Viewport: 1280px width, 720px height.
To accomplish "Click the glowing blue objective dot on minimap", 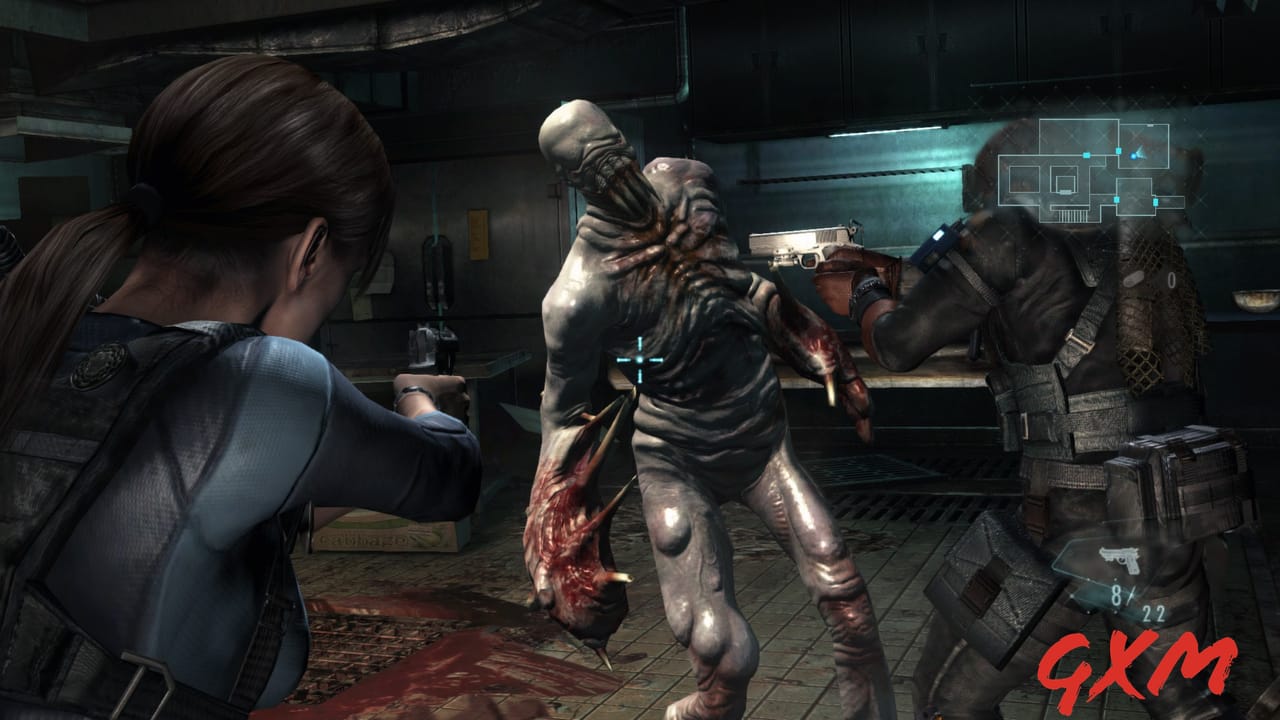I will (1134, 157).
